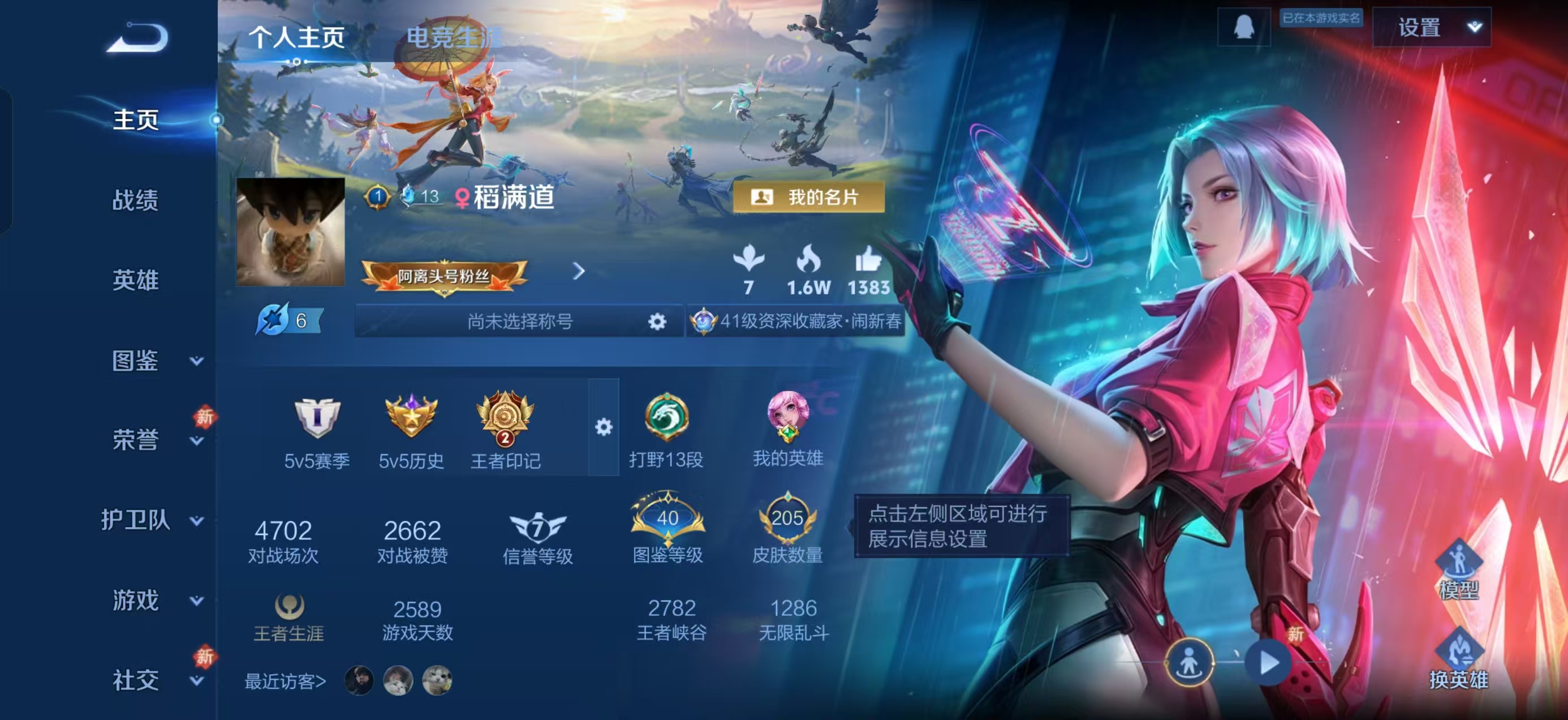1568x720 pixels.
Task: Open the 我的名片 card button
Action: (x=808, y=198)
